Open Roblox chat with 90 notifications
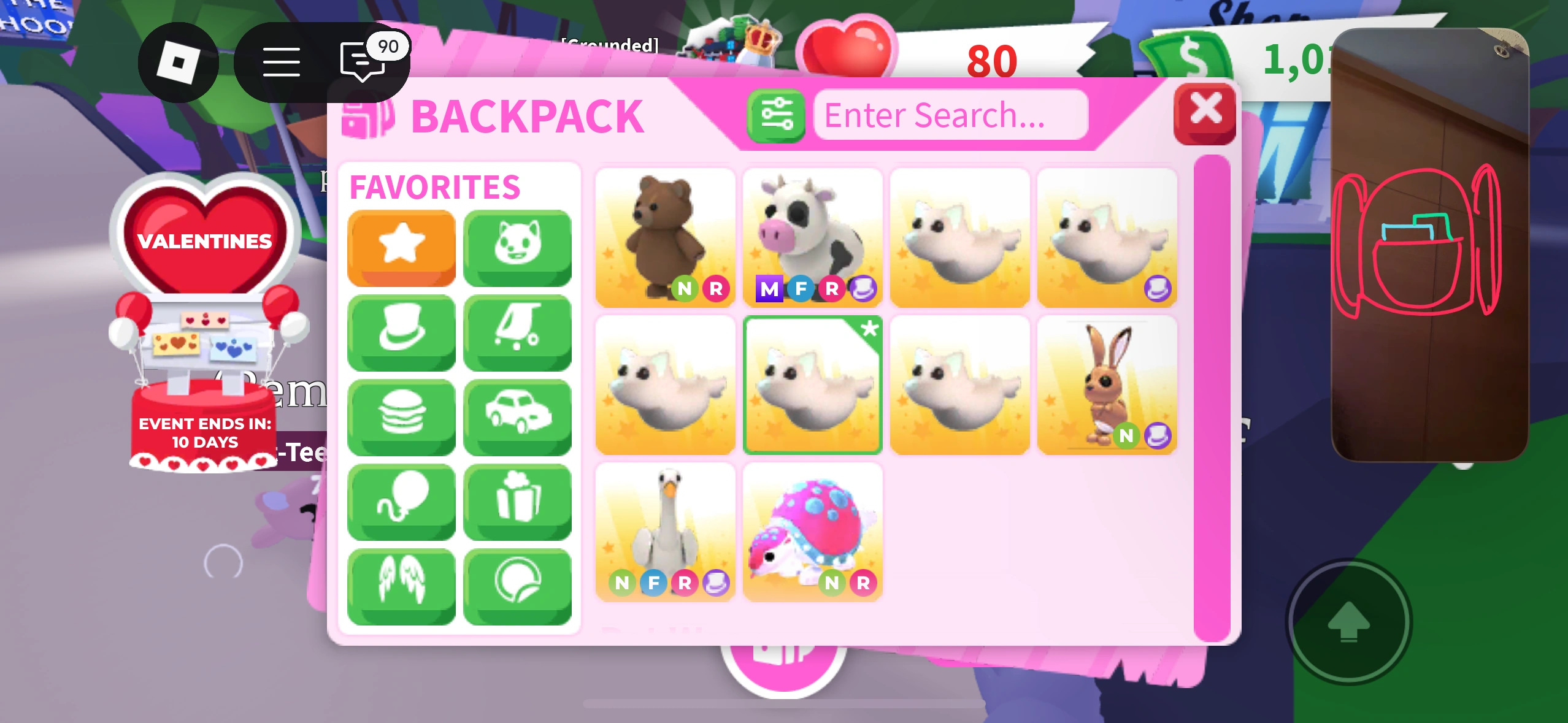 click(x=363, y=62)
